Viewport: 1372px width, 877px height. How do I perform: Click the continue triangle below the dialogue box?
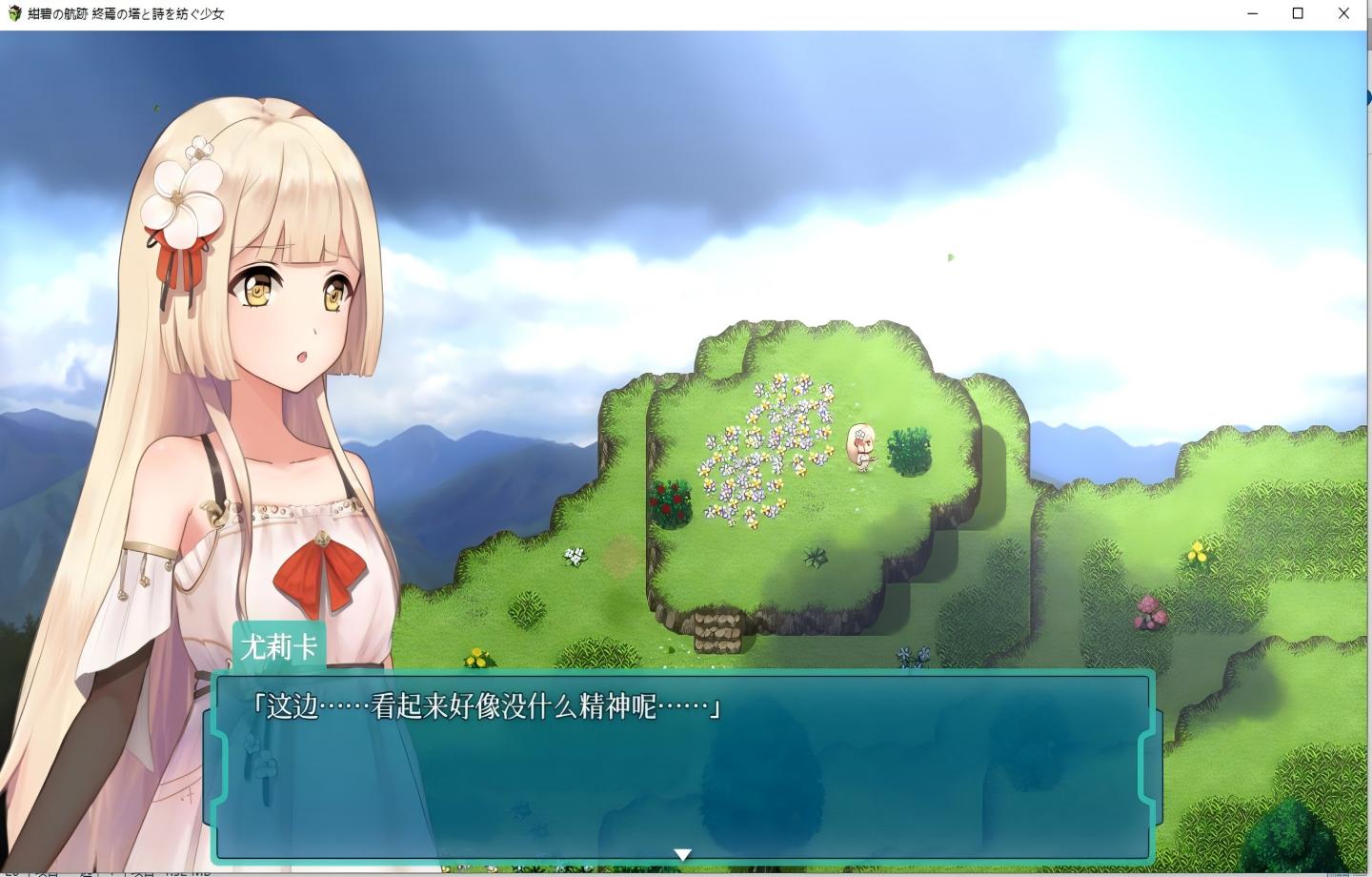point(683,854)
